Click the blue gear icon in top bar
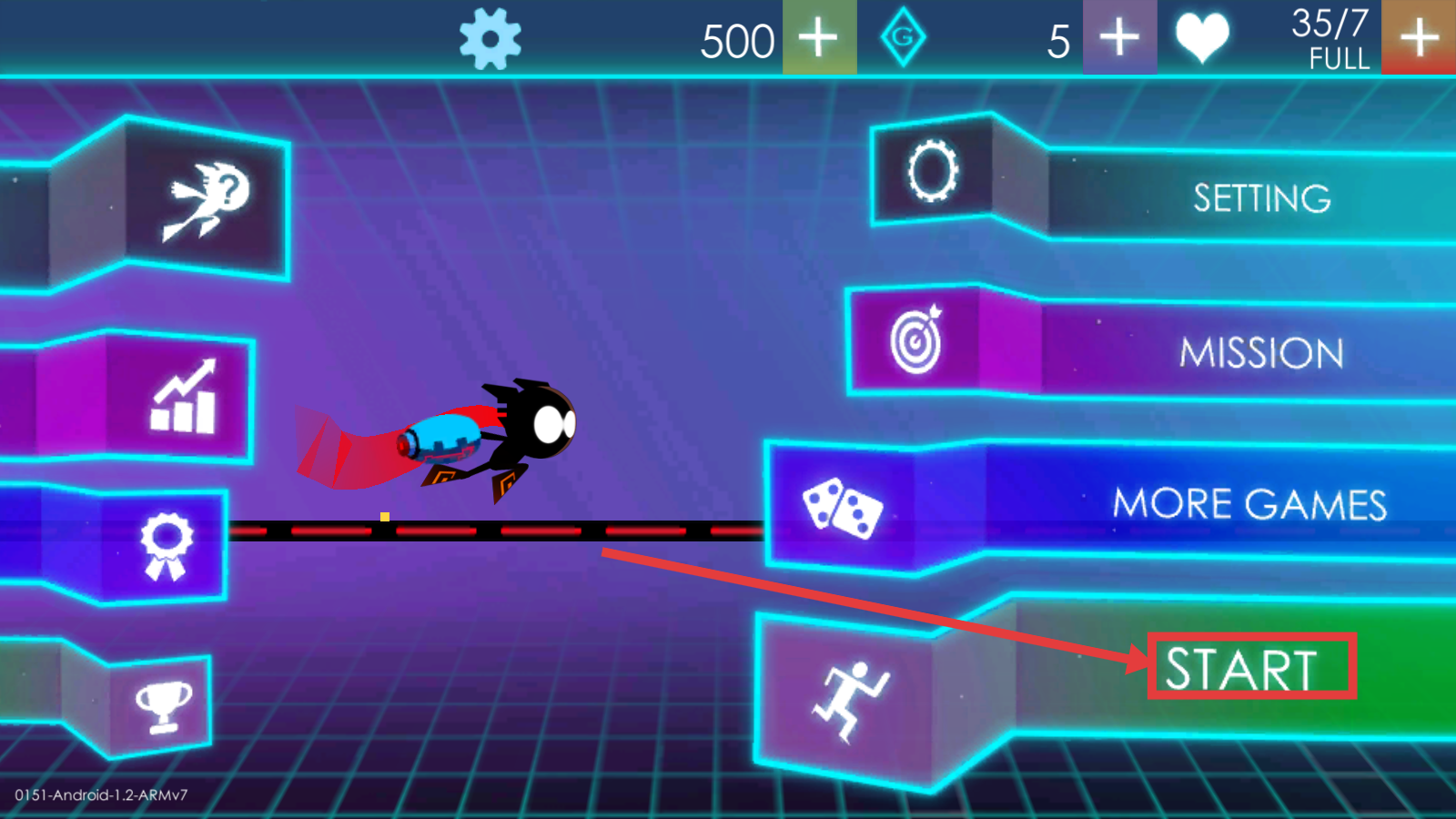The width and height of the screenshot is (1456, 819). tap(490, 39)
